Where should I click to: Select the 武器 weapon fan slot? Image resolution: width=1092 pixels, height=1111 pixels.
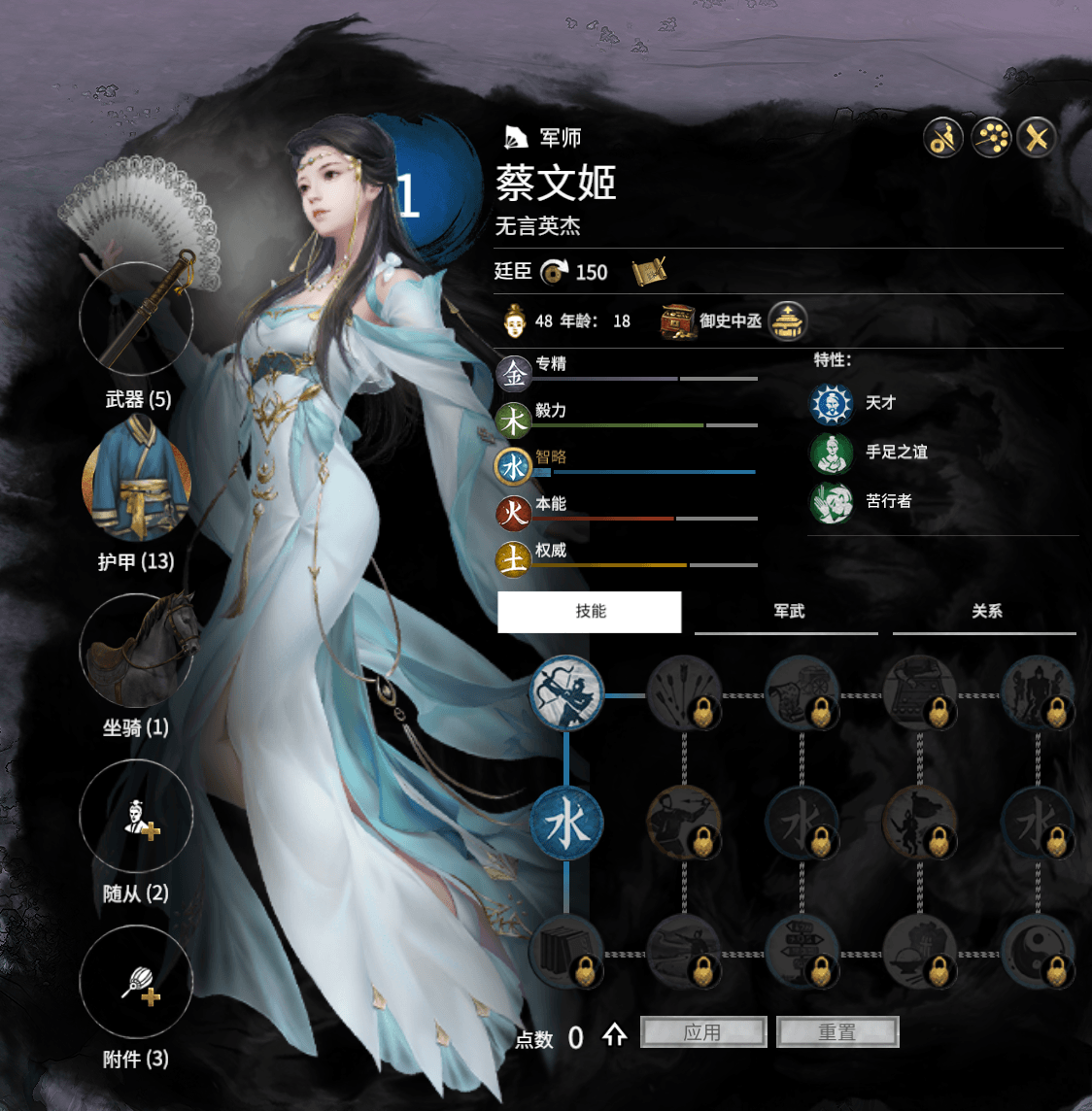pyautogui.click(x=136, y=319)
